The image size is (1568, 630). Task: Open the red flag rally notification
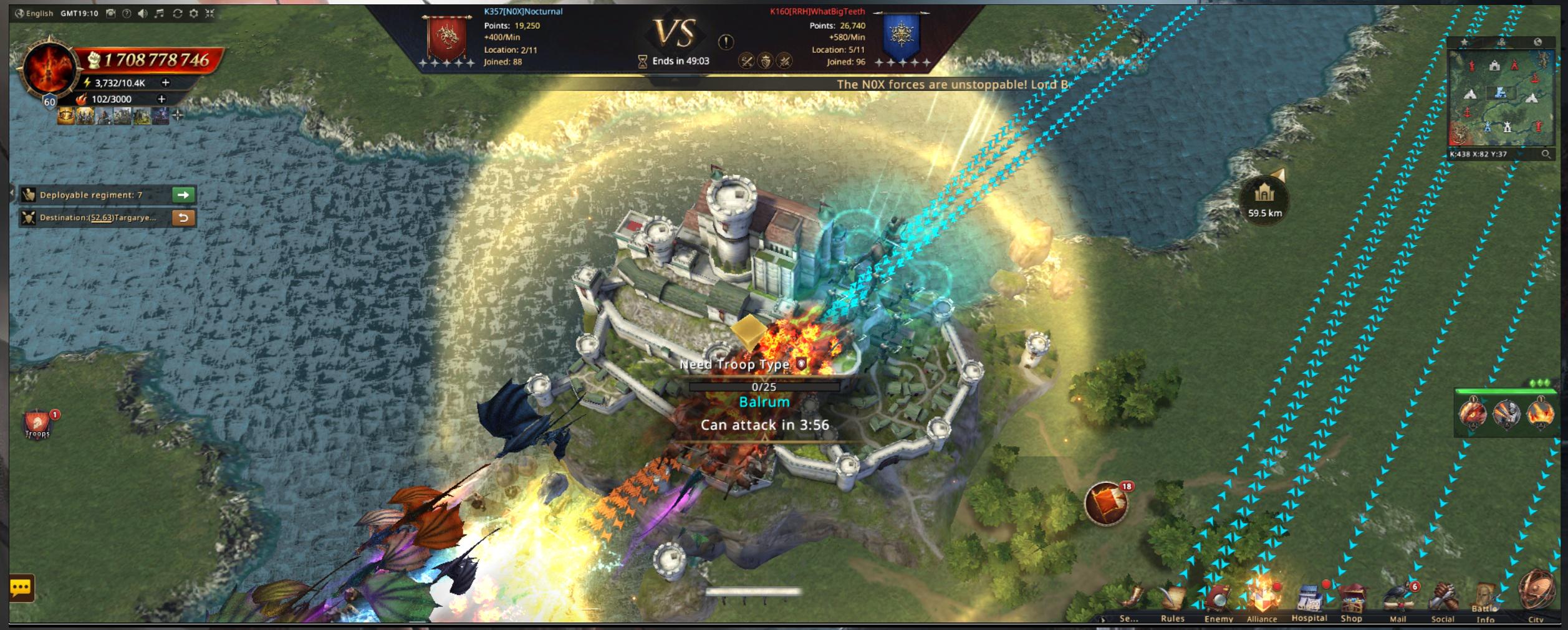click(x=1106, y=503)
